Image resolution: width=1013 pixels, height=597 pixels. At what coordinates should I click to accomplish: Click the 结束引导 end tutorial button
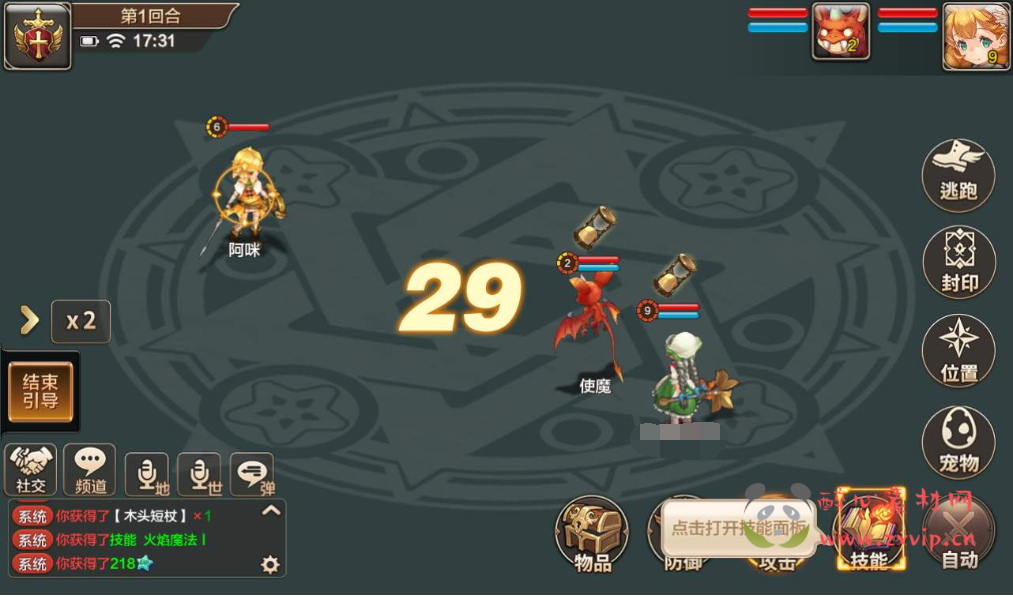41,392
